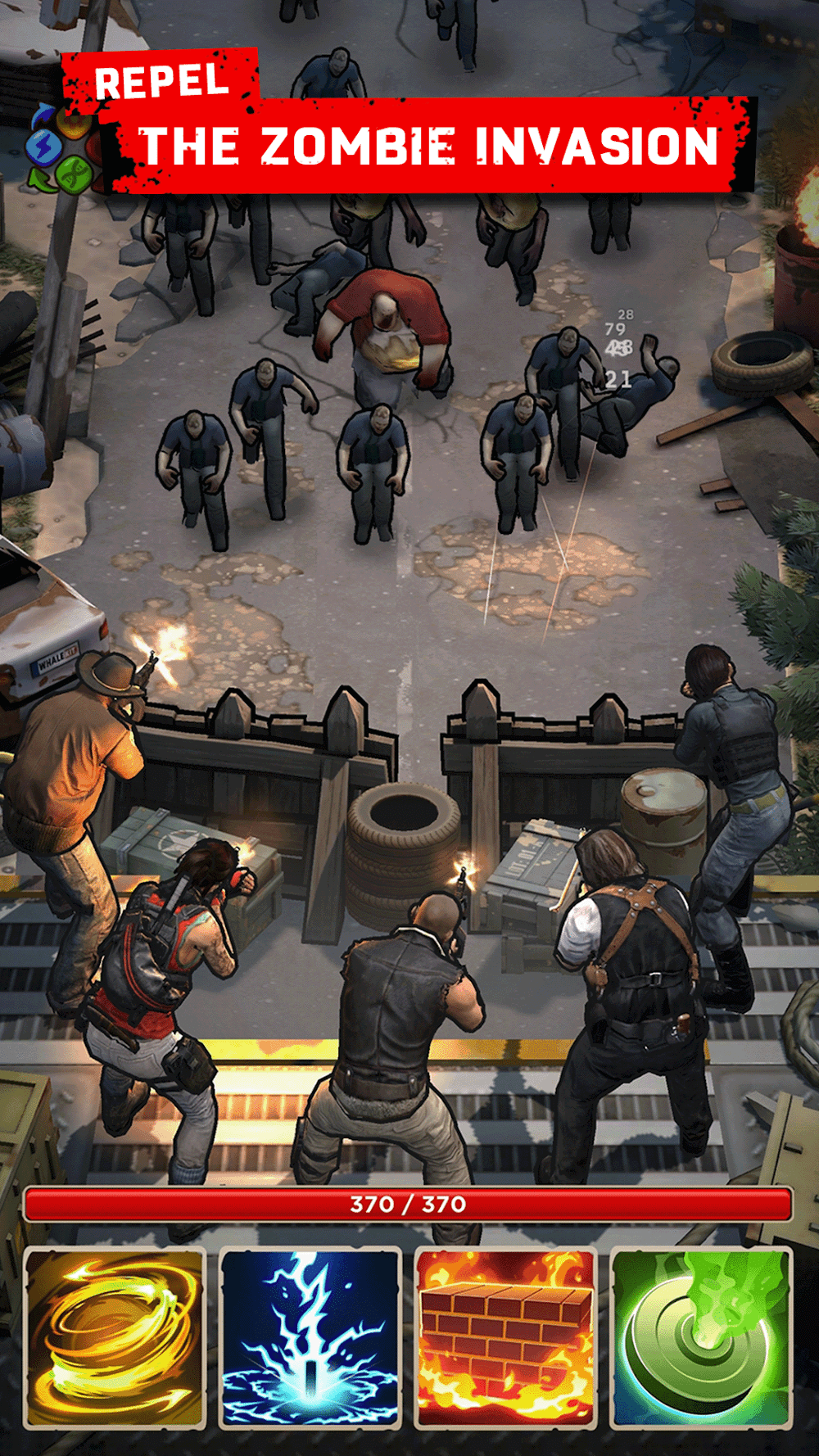
Task: Activate the golden whirlwind ability
Action: [x=115, y=1337]
